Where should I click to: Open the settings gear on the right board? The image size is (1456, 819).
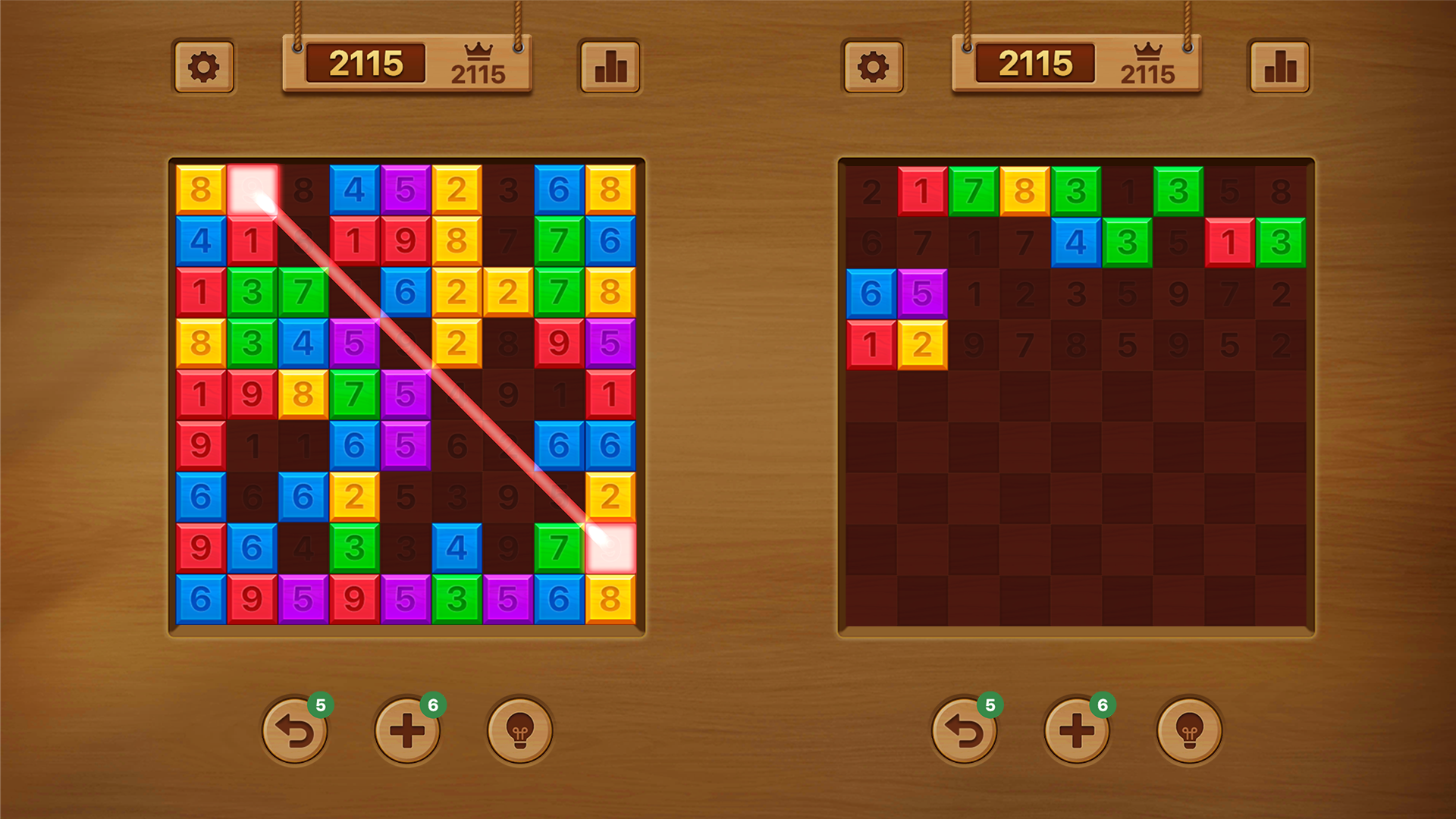coord(874,67)
